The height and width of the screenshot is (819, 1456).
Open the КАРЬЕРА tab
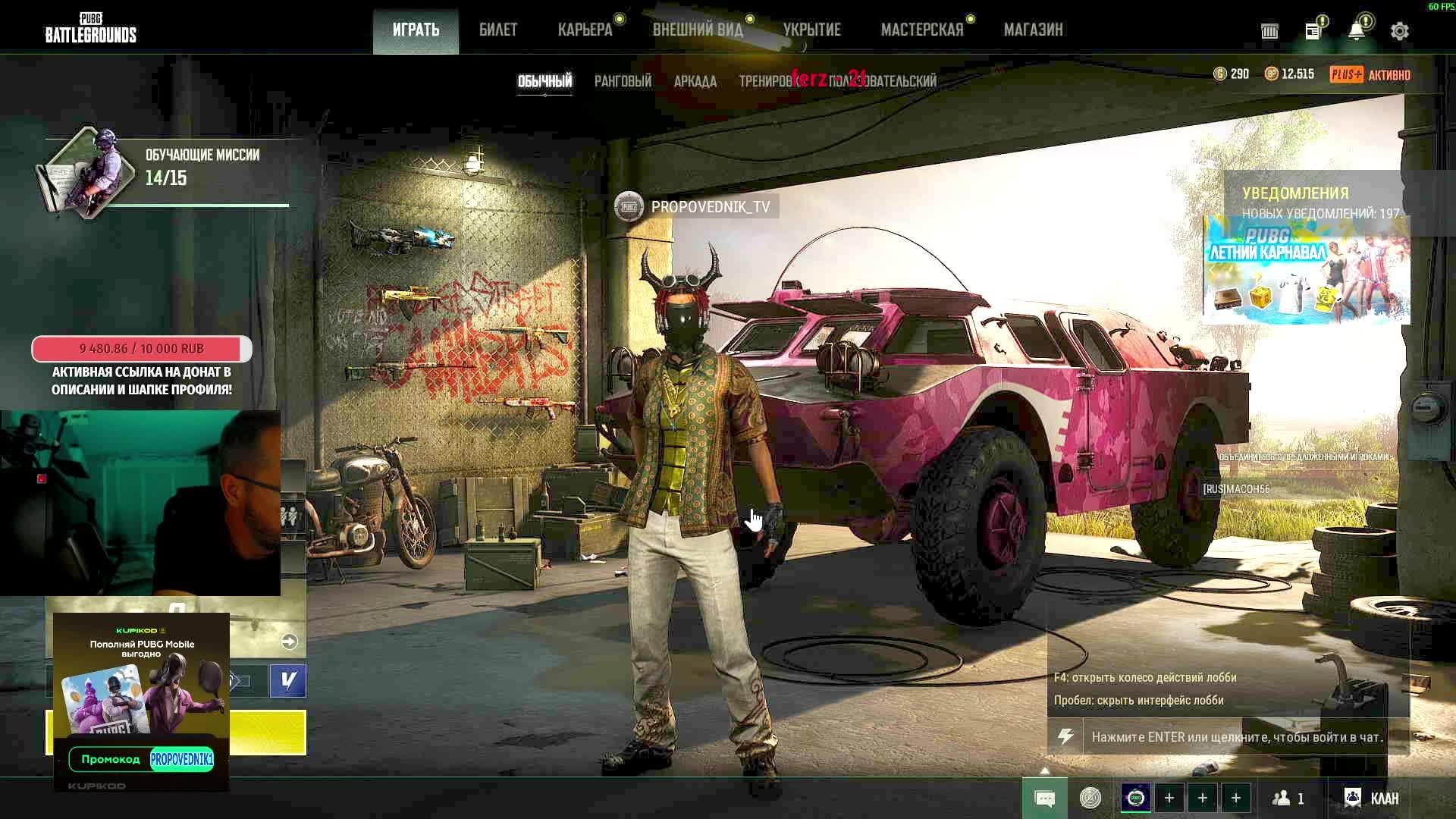(585, 30)
